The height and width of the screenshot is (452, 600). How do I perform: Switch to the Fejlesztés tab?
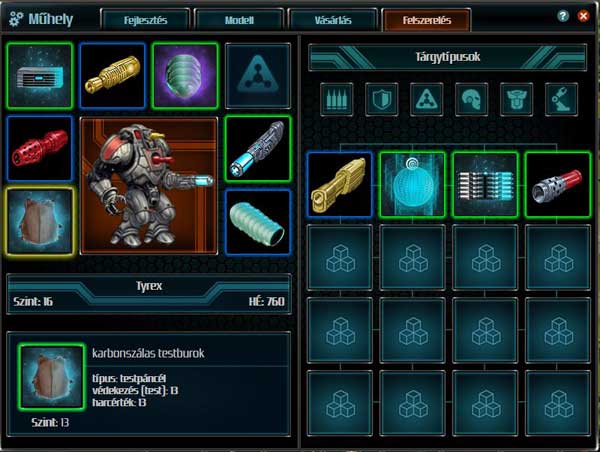pyautogui.click(x=143, y=18)
